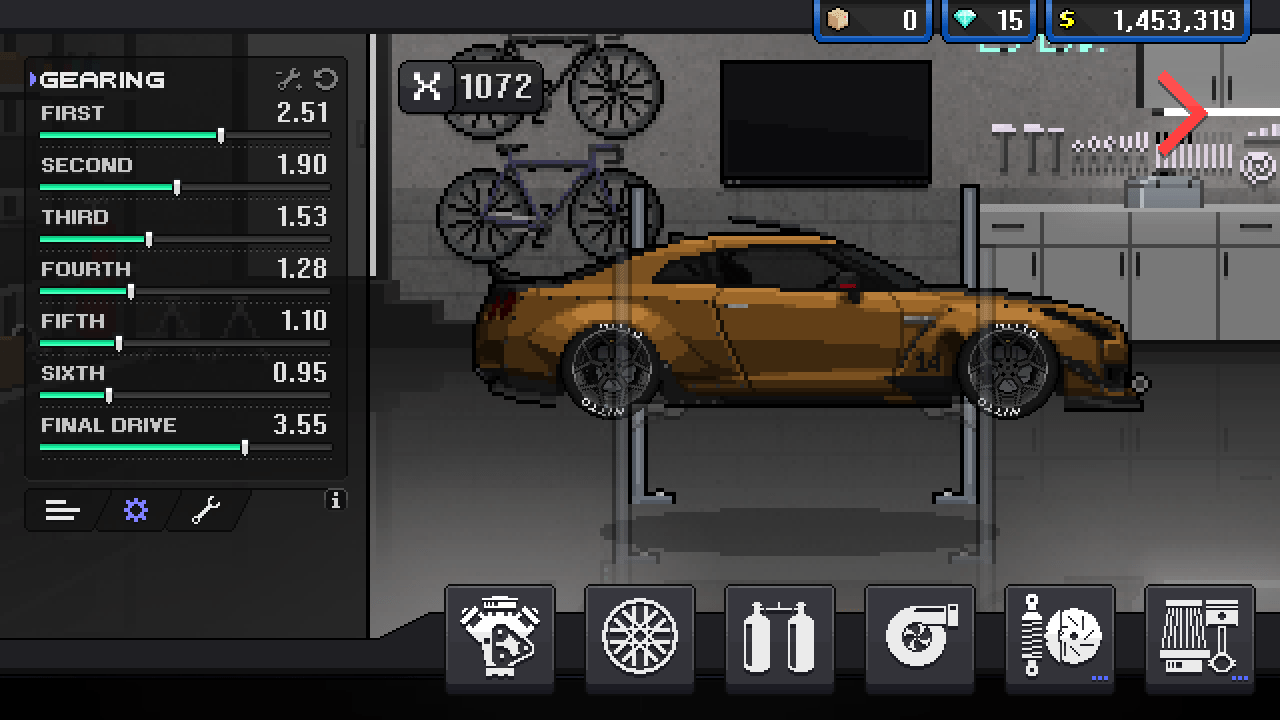Tap the red arrow to exit the garage
The height and width of the screenshot is (720, 1280).
pyautogui.click(x=1183, y=113)
